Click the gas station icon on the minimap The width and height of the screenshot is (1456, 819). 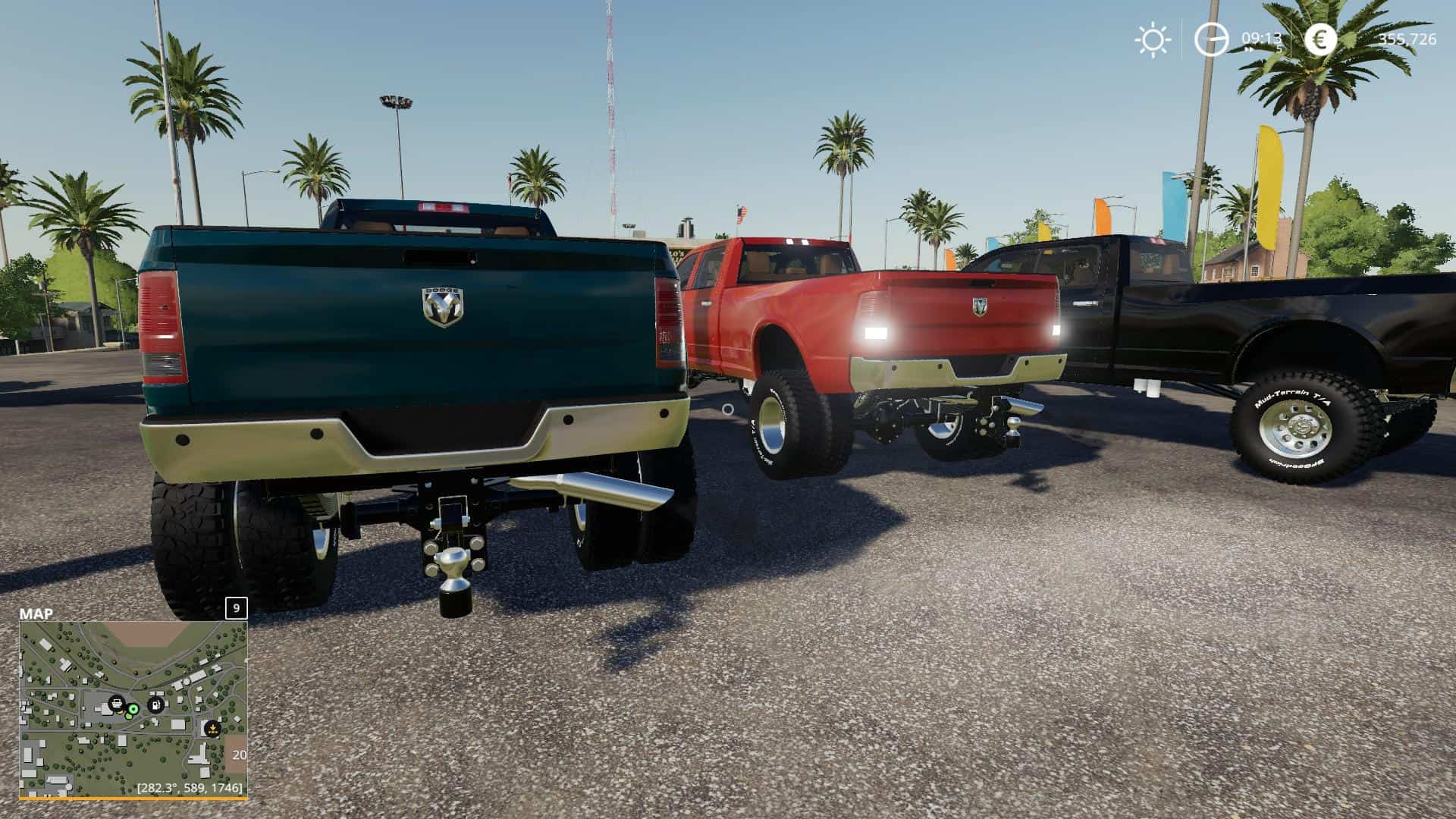click(x=156, y=704)
